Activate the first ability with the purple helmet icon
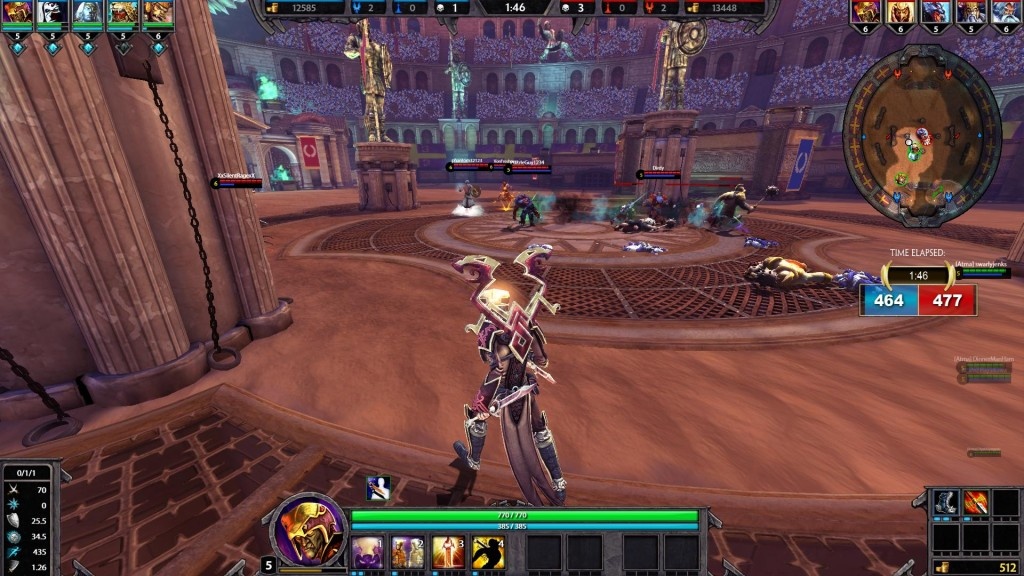Viewport: 1024px width, 576px height. pyautogui.click(x=365, y=551)
